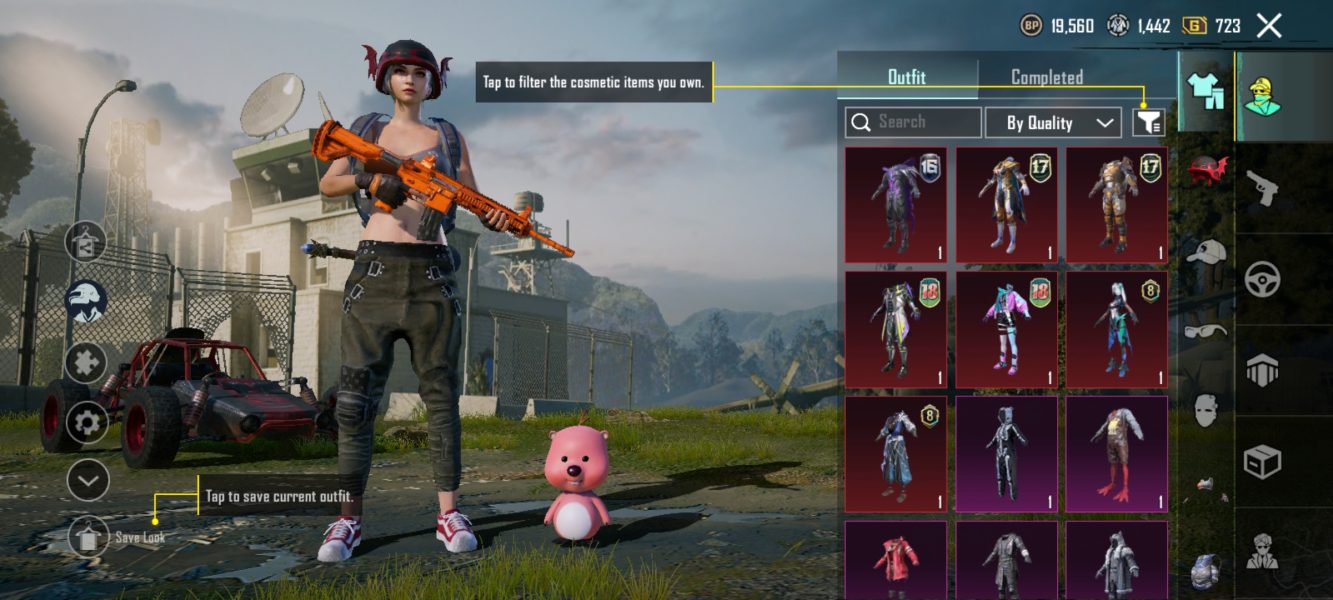Choose the pink winged outfit with badge 18
This screenshot has height=600, width=1333.
coord(1006,329)
